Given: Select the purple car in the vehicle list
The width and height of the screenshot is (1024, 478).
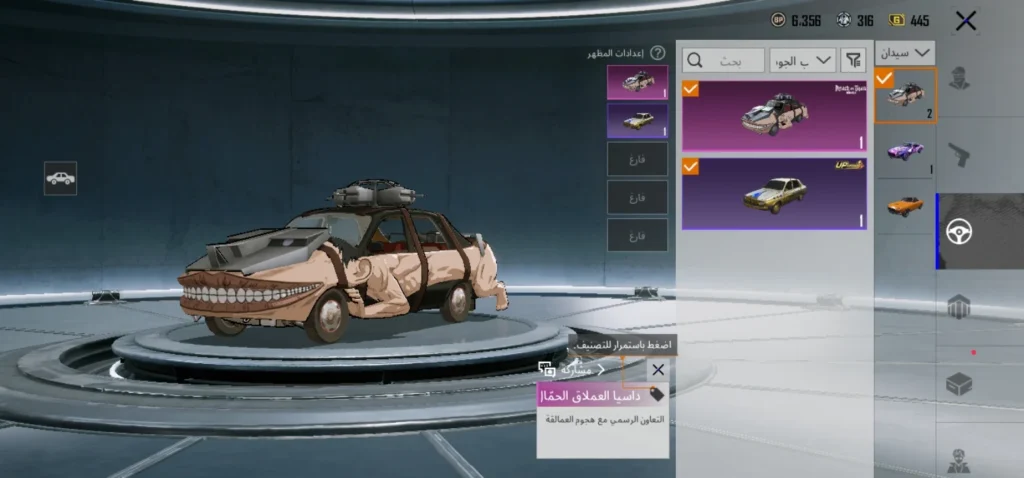Looking at the screenshot, I should pos(905,150).
